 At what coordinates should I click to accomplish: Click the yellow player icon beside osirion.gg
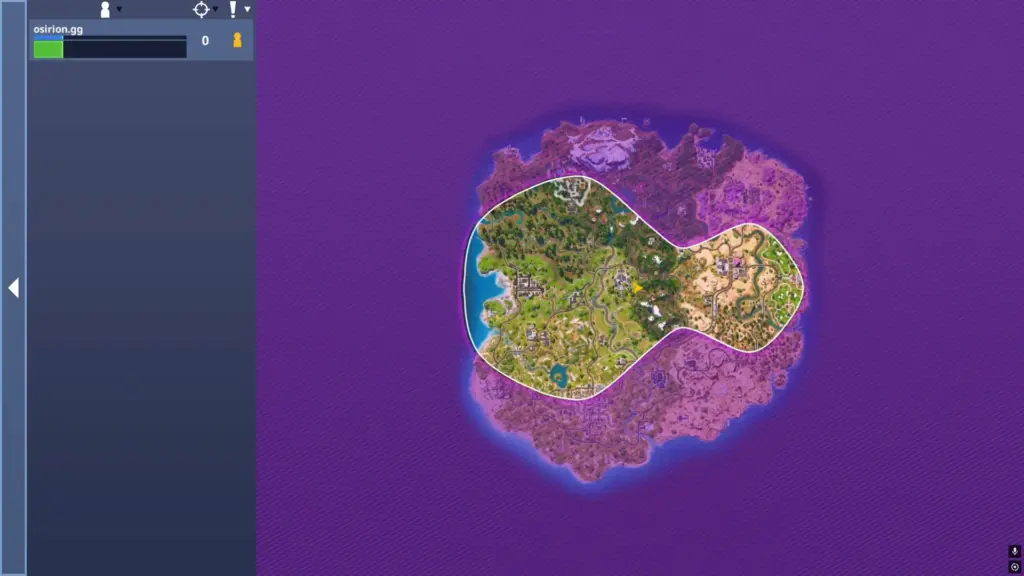[x=237, y=41]
